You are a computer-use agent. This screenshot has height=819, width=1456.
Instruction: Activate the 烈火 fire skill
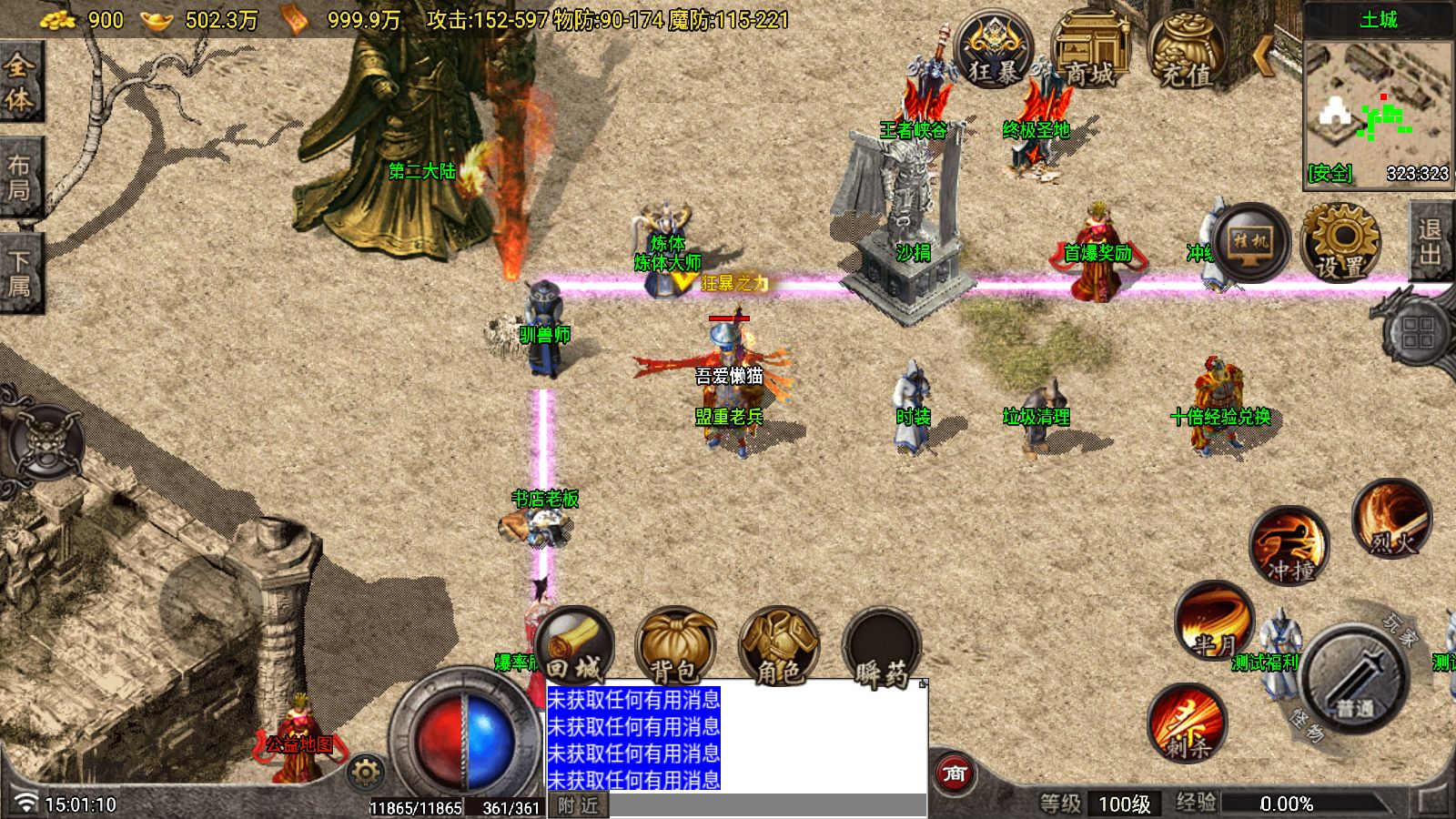1391,521
